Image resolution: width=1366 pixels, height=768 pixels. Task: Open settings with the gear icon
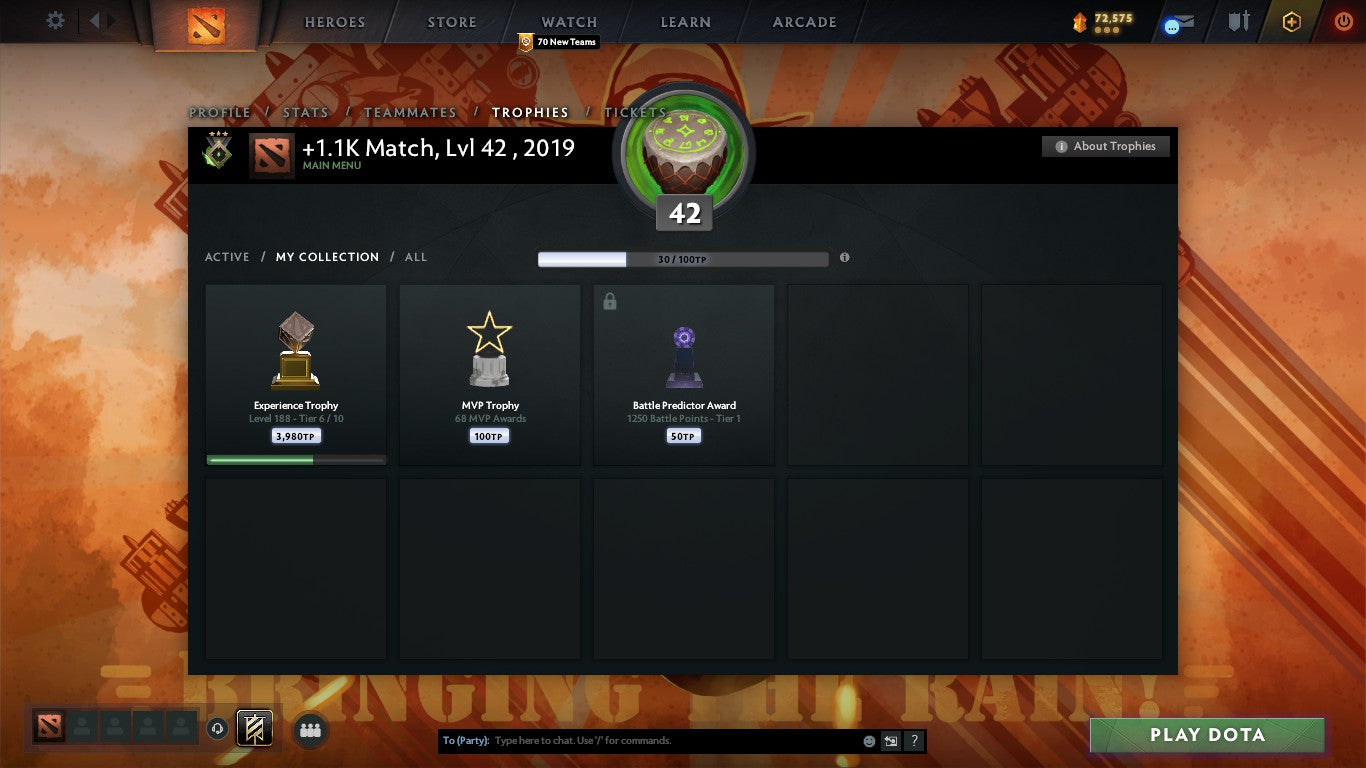coord(55,19)
